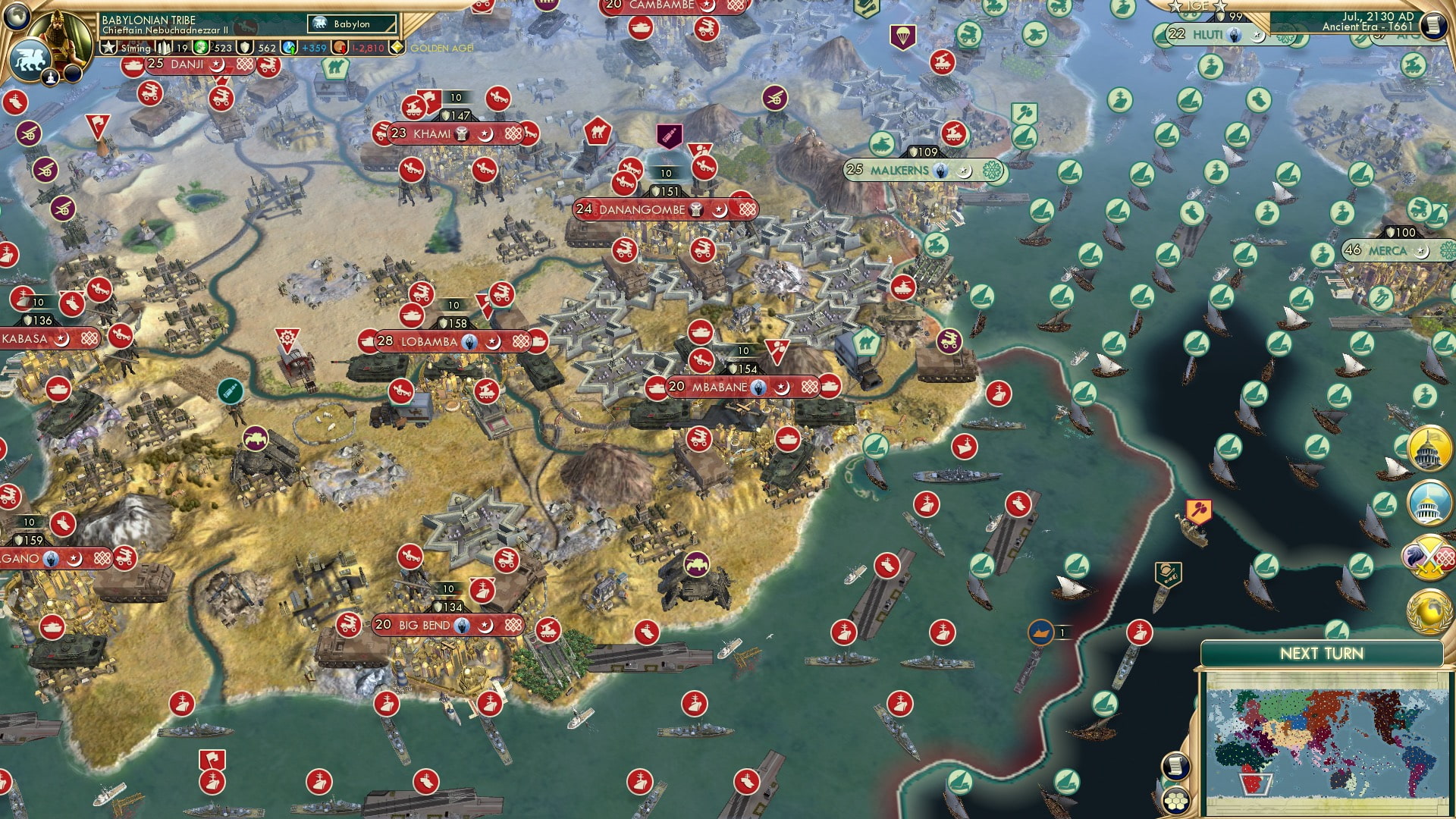Screen dimensions: 1456x819
Task: Click the gold counter showing 523
Action: pyautogui.click(x=211, y=46)
